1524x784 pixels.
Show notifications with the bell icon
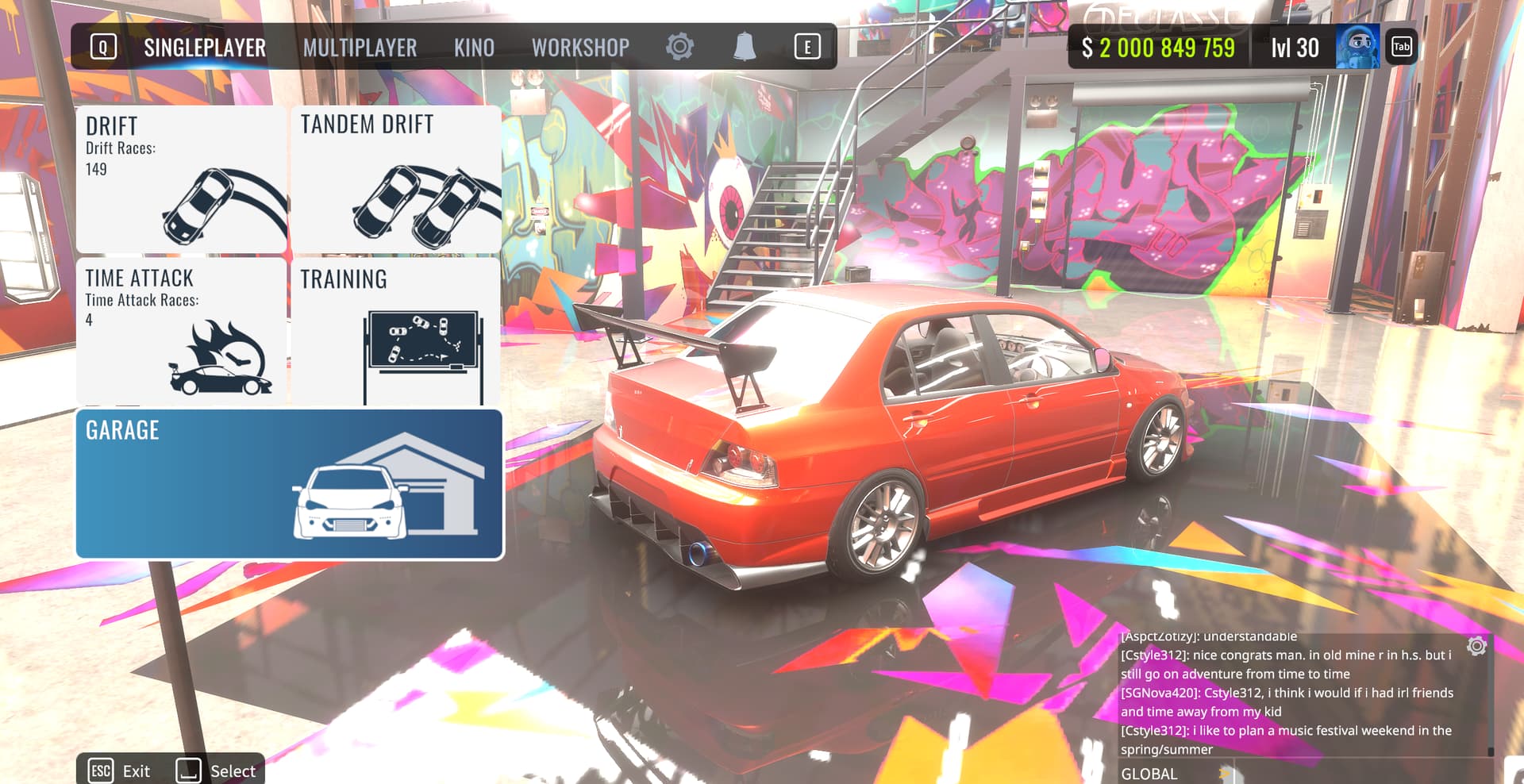[744, 47]
